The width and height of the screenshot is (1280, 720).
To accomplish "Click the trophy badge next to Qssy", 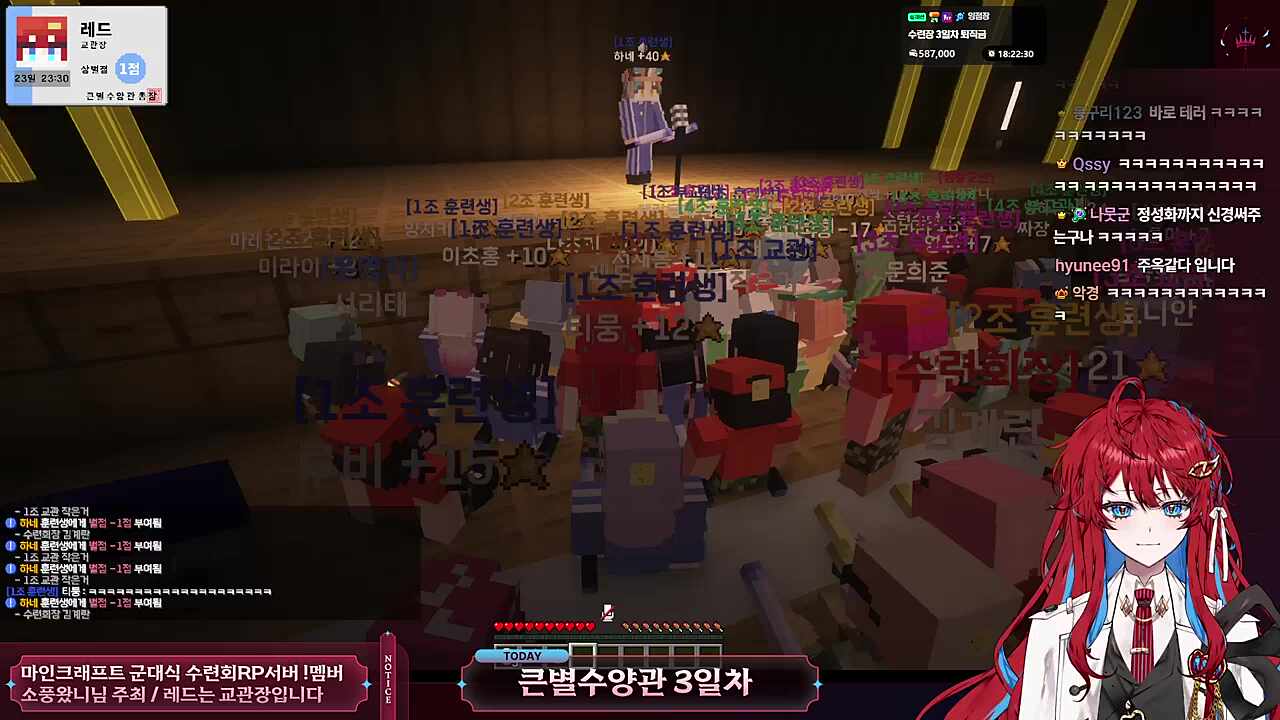I will (x=1061, y=164).
